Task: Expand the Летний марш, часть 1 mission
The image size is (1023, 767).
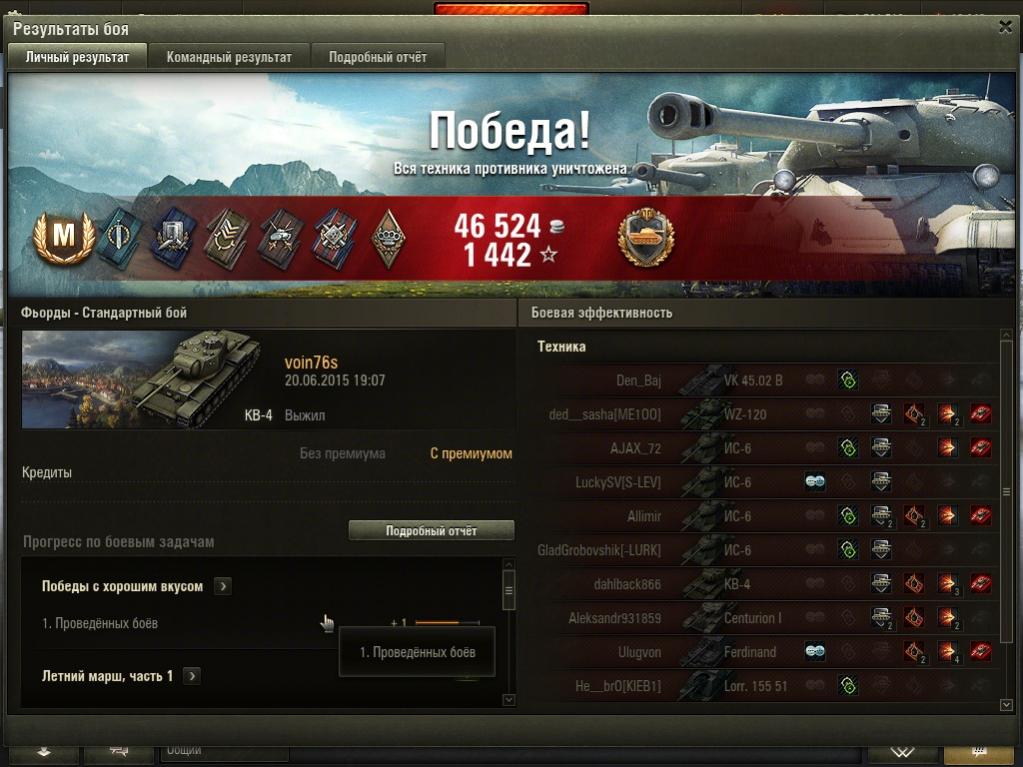Action: pyautogui.click(x=192, y=677)
